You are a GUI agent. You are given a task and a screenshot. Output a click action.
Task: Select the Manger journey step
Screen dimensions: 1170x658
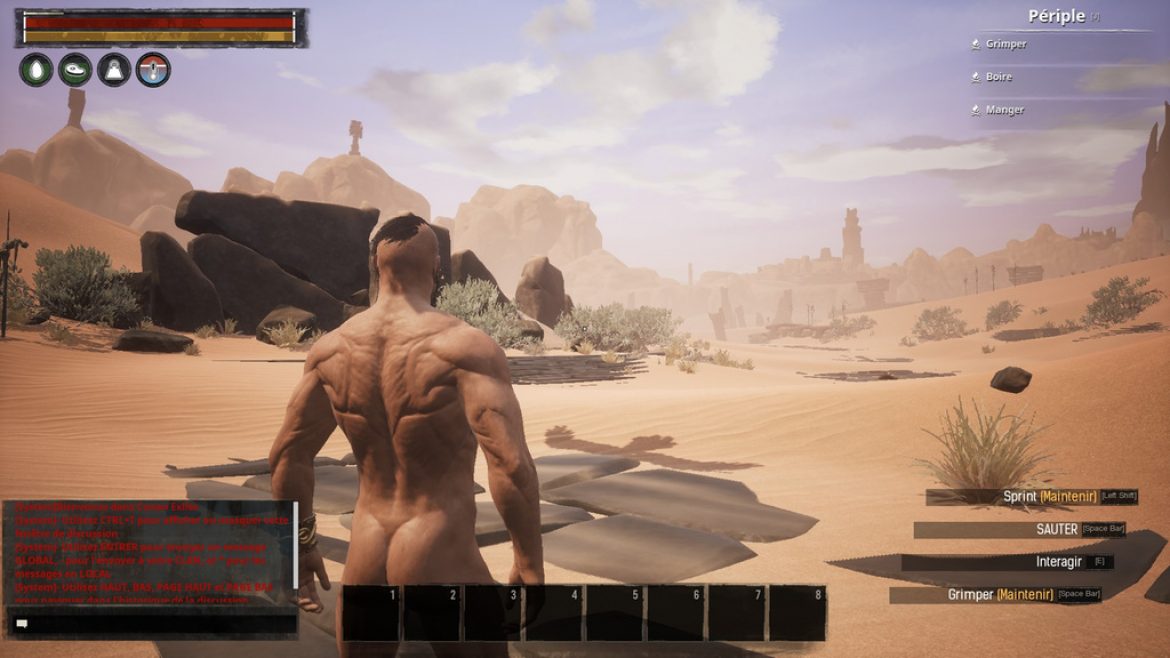pyautogui.click(x=1004, y=110)
